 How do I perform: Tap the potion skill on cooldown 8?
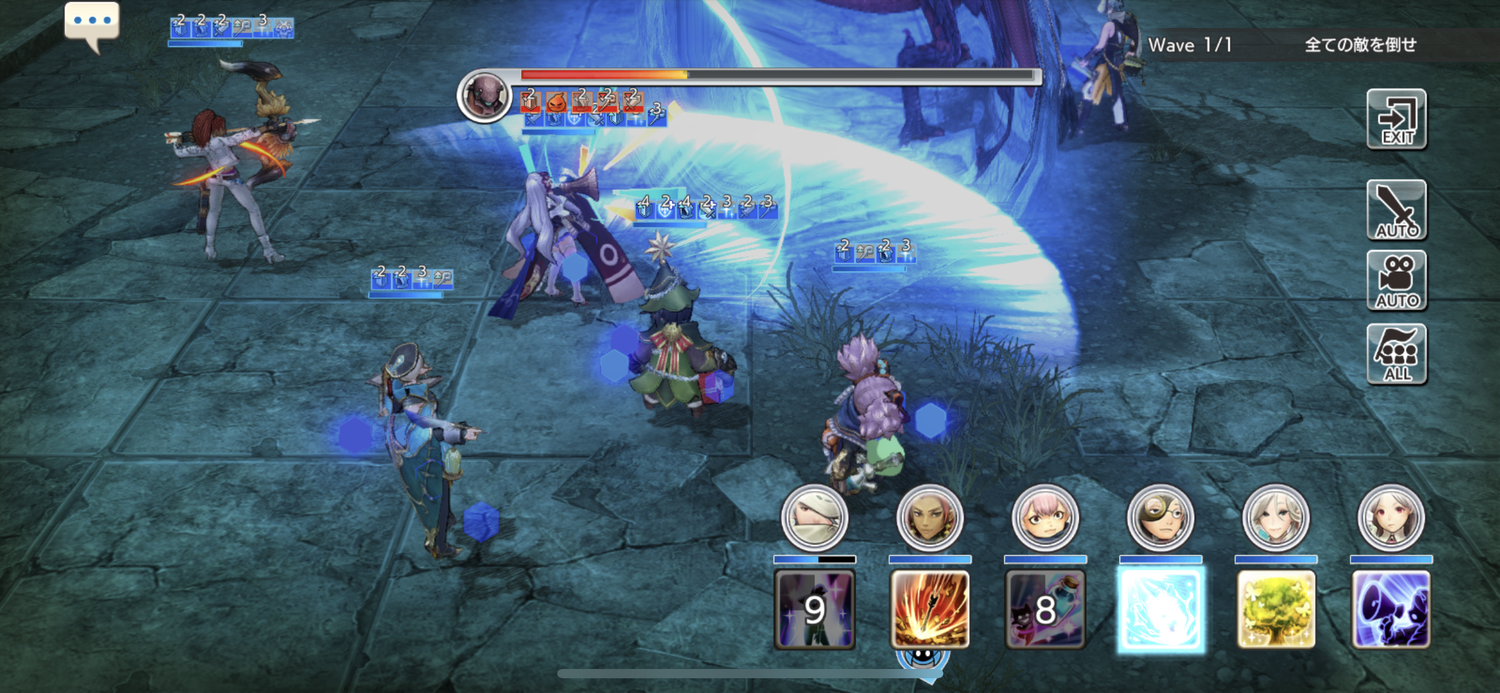click(x=1045, y=609)
